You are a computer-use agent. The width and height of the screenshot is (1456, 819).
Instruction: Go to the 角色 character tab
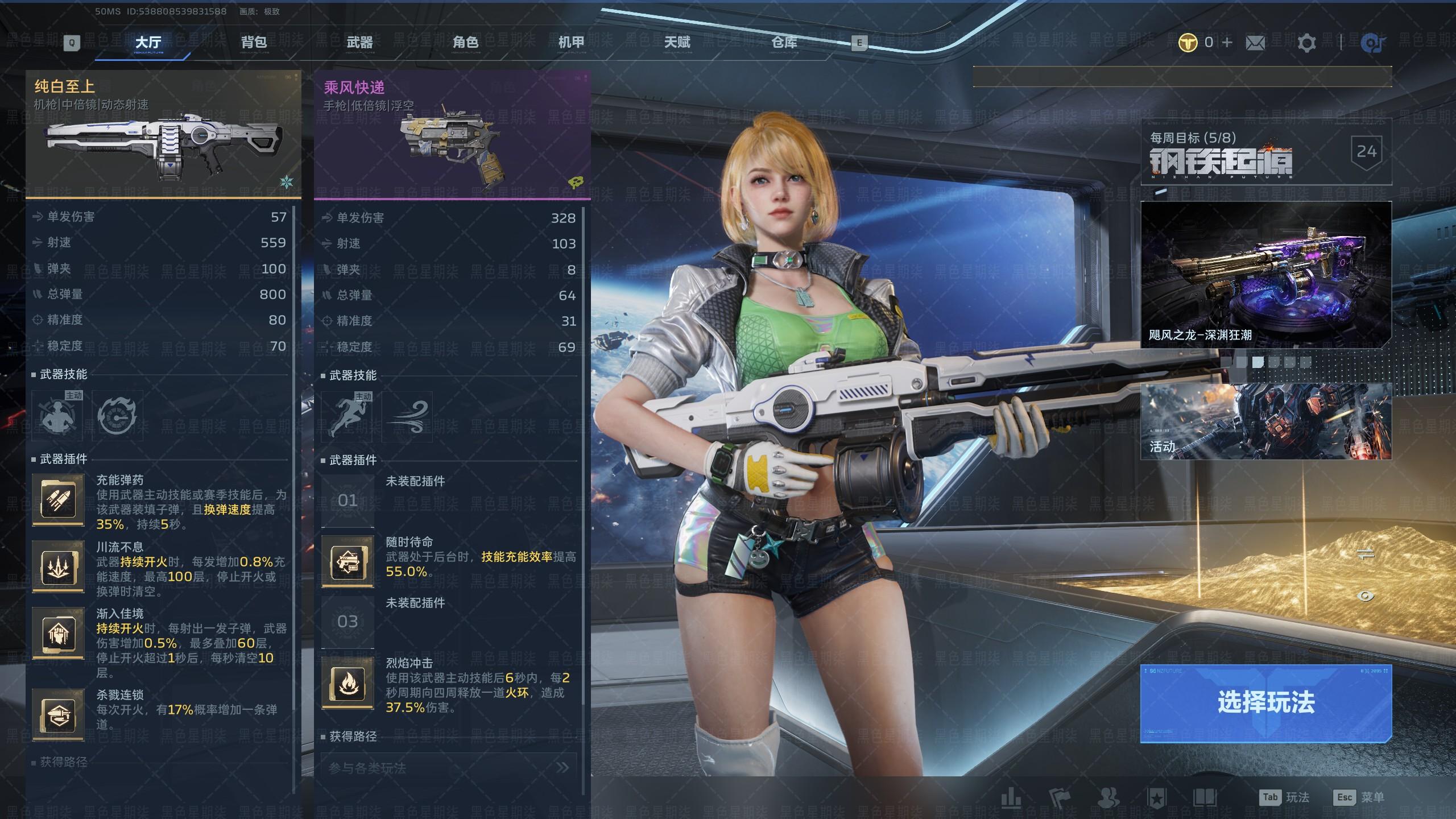465,42
